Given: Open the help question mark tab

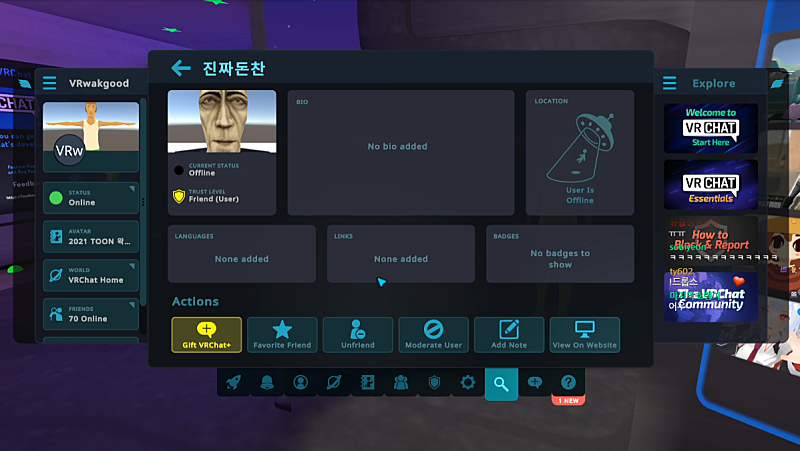Looking at the screenshot, I should coord(568,382).
